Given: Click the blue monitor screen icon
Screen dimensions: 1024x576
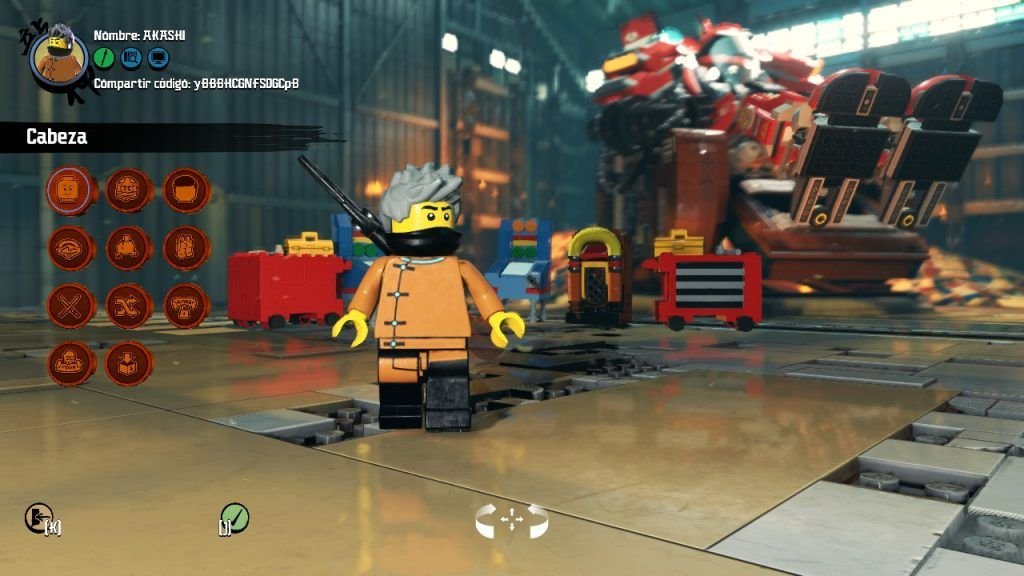Looking at the screenshot, I should (158, 58).
